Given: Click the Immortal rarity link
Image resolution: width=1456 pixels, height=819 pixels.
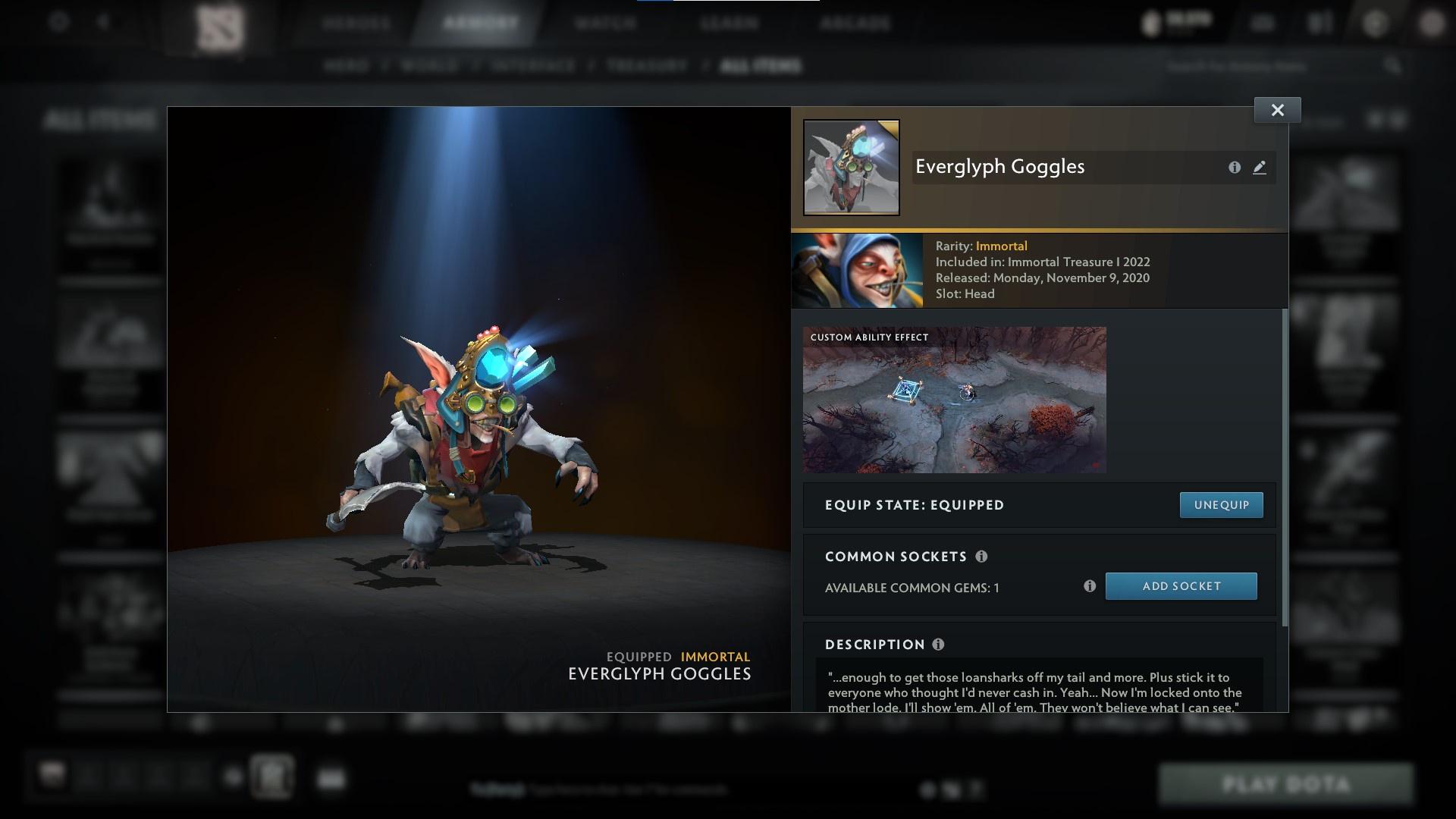Looking at the screenshot, I should point(1003,246).
